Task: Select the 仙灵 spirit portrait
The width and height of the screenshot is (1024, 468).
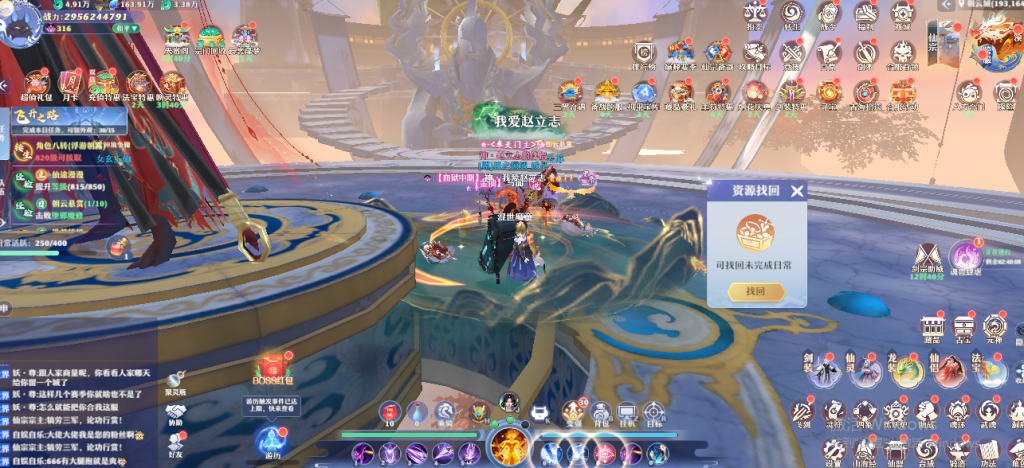Action: click(865, 368)
